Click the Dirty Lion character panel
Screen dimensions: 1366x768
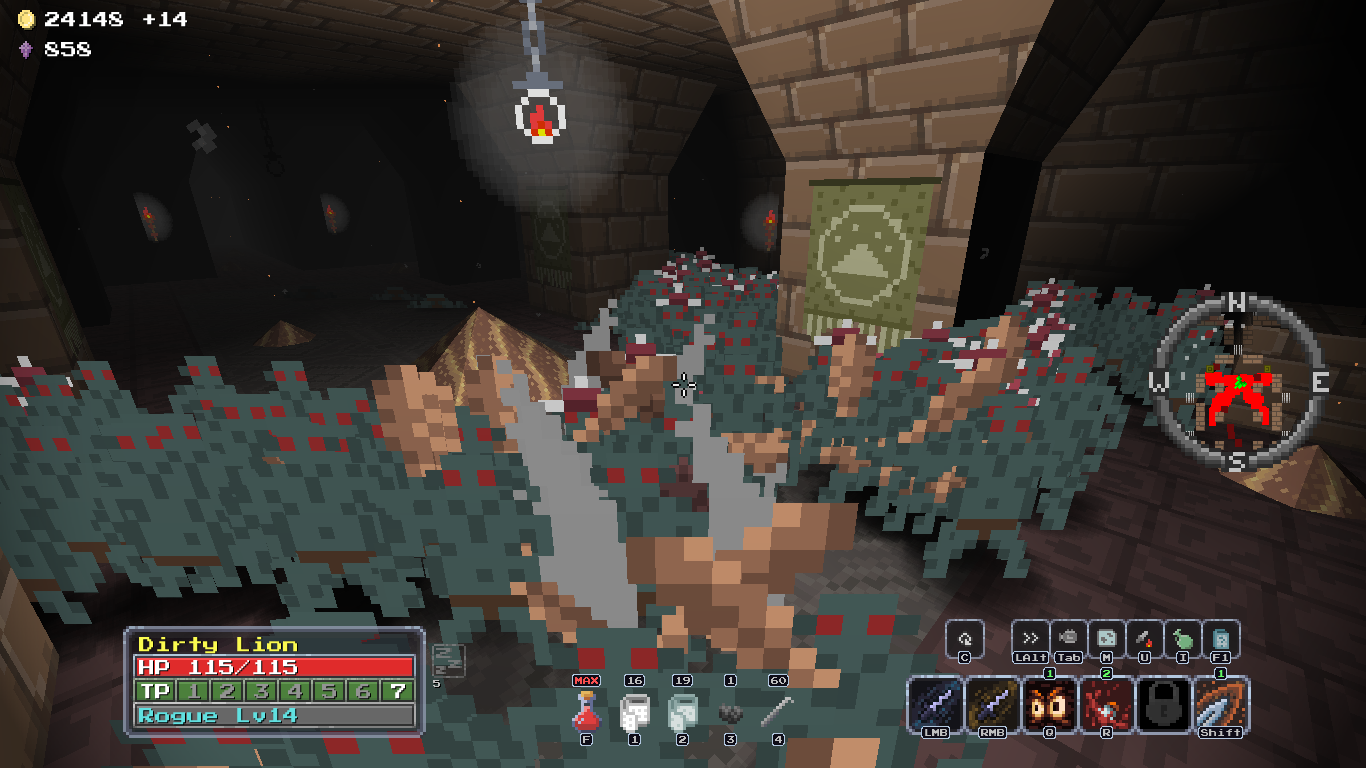(x=275, y=680)
